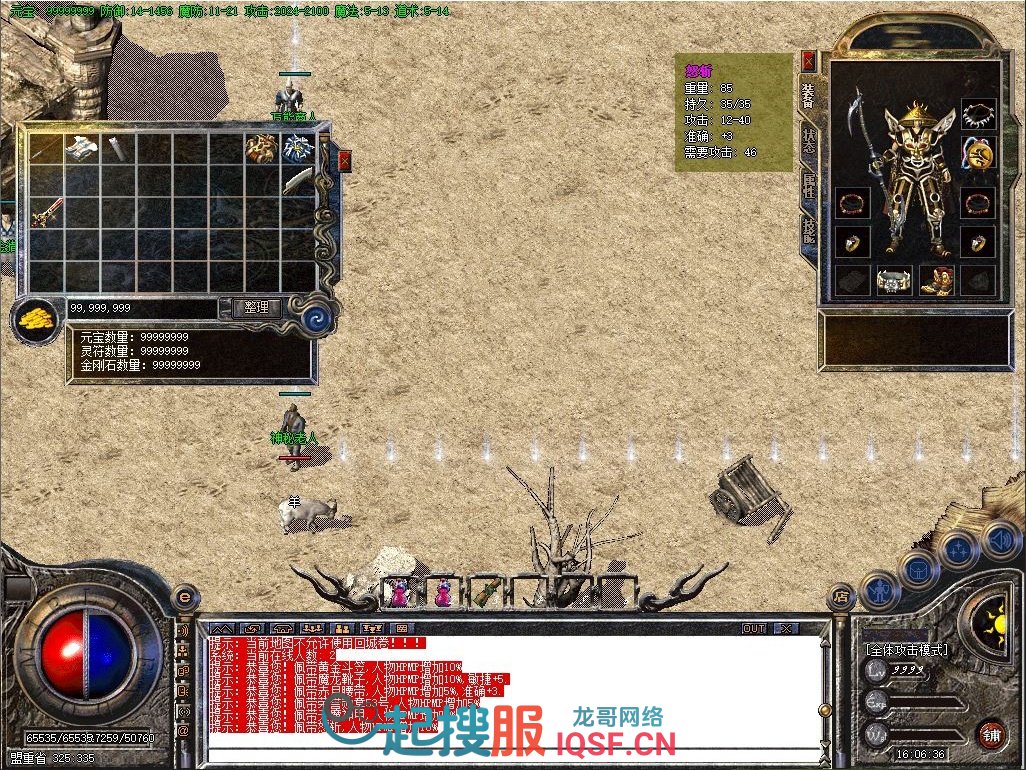Viewport: 1026px width, 770px height.
Task: Click the OUT button above the chat
Action: click(753, 629)
